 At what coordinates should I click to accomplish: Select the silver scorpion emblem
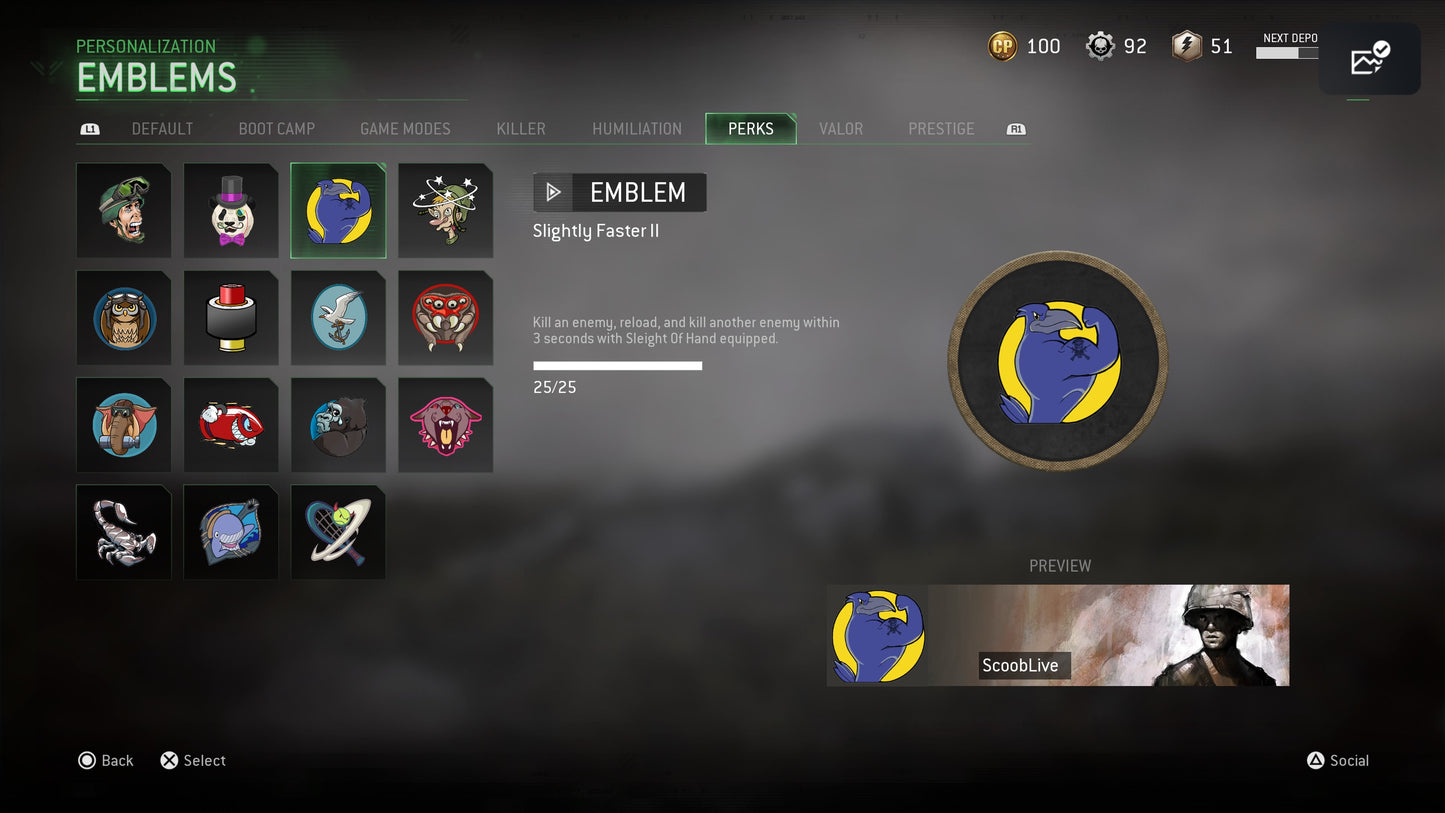point(124,531)
